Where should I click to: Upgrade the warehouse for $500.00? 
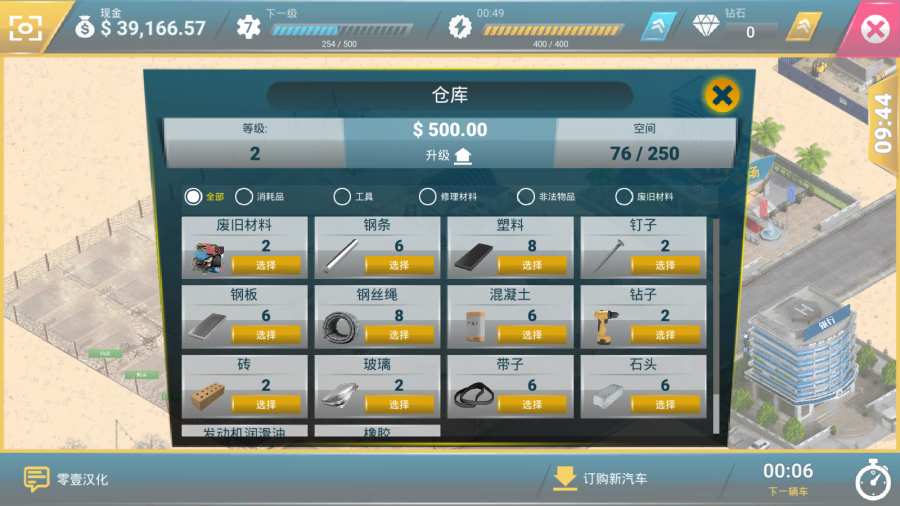449,155
